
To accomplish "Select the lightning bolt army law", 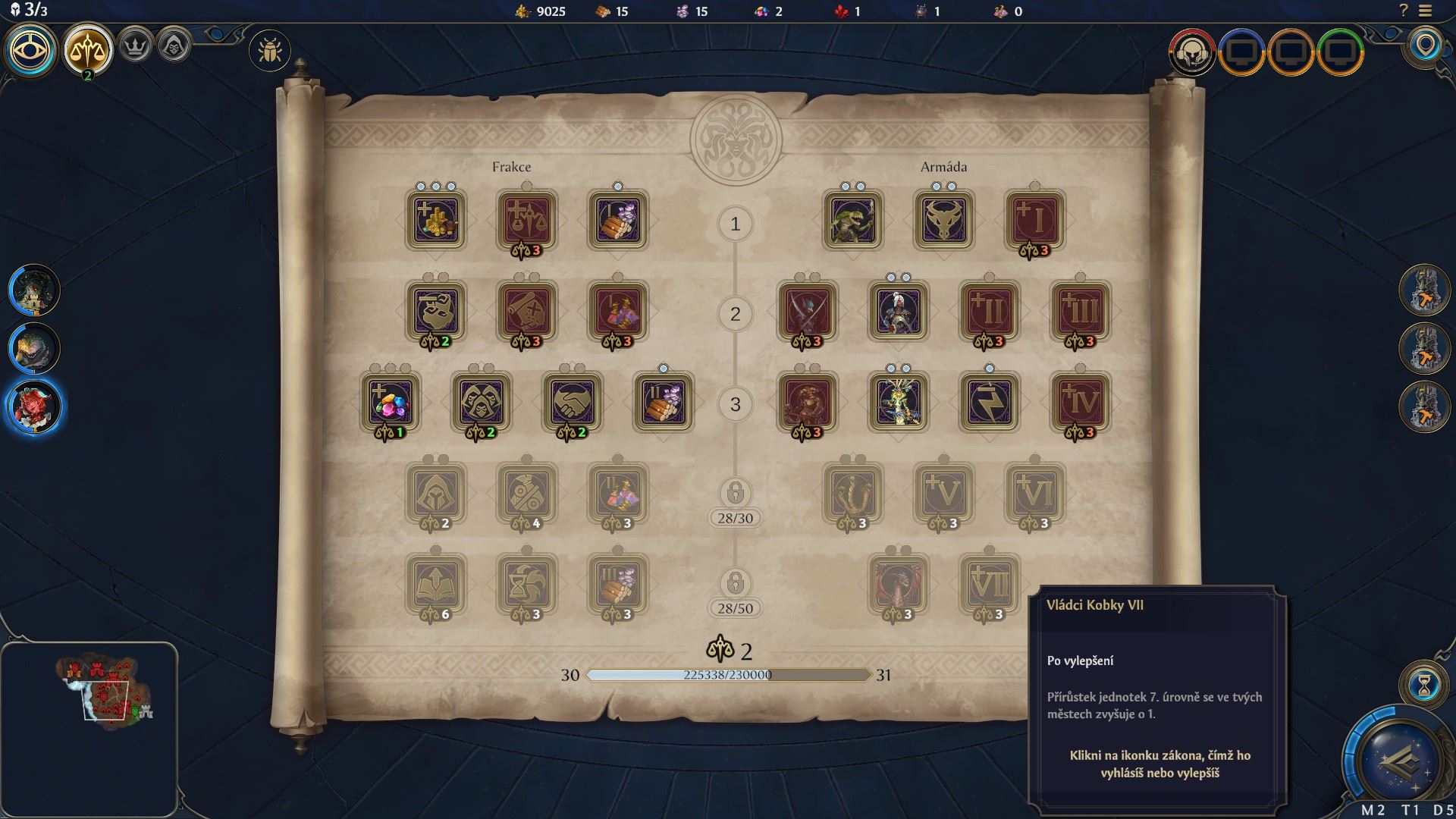I will [989, 402].
